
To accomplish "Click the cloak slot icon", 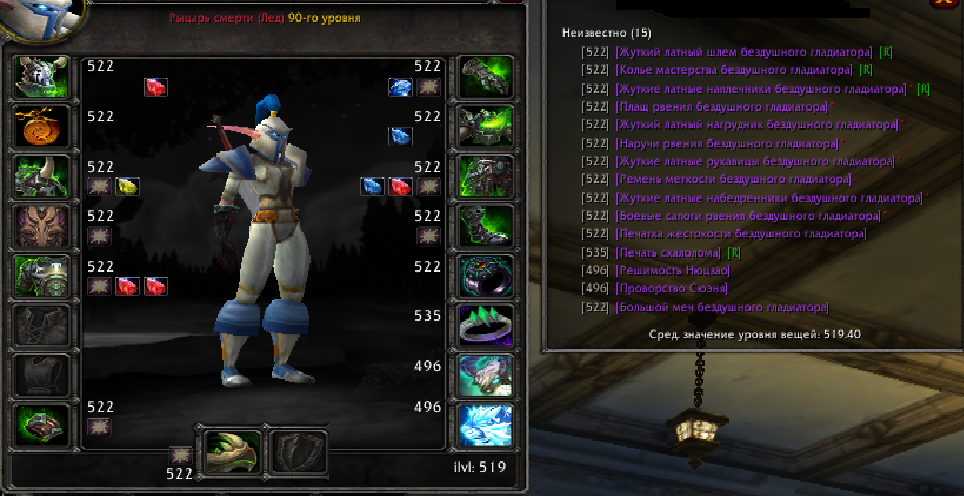I will (42, 226).
